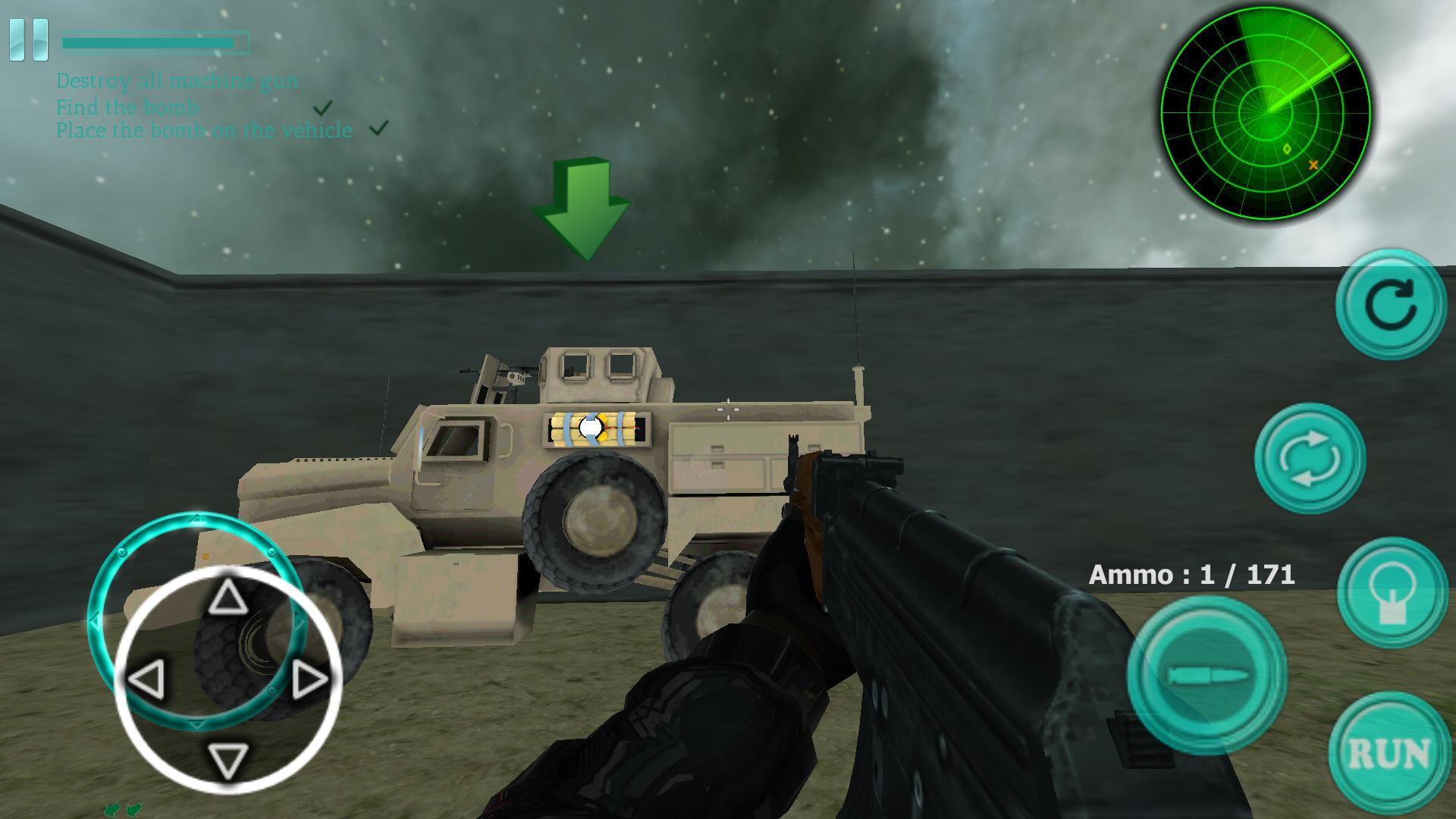This screenshot has height=819, width=1456.
Task: Tap the Ammo 1 / 171 counter
Action: pyautogui.click(x=1194, y=574)
